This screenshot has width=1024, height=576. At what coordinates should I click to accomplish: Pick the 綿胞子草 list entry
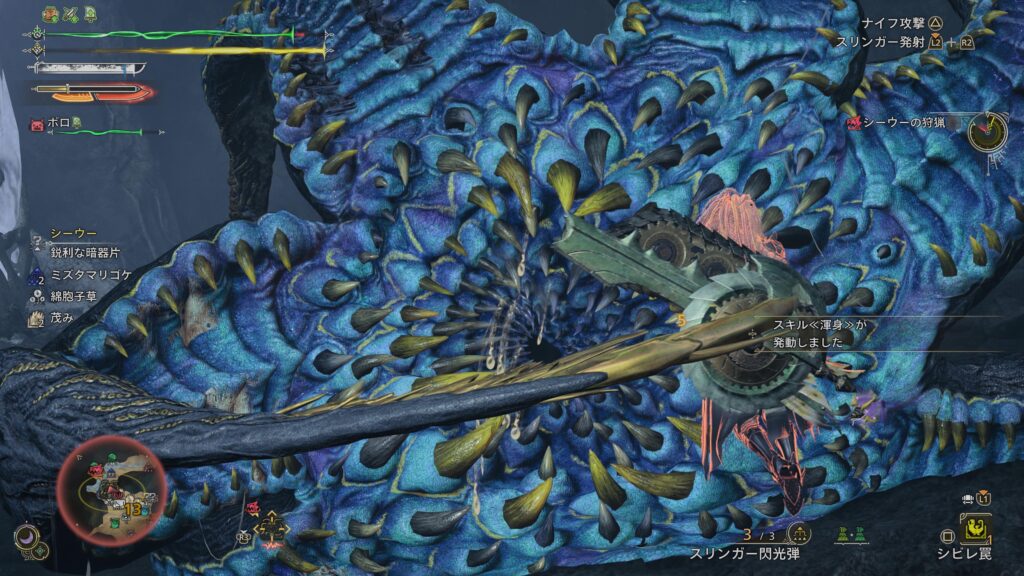click(72, 295)
